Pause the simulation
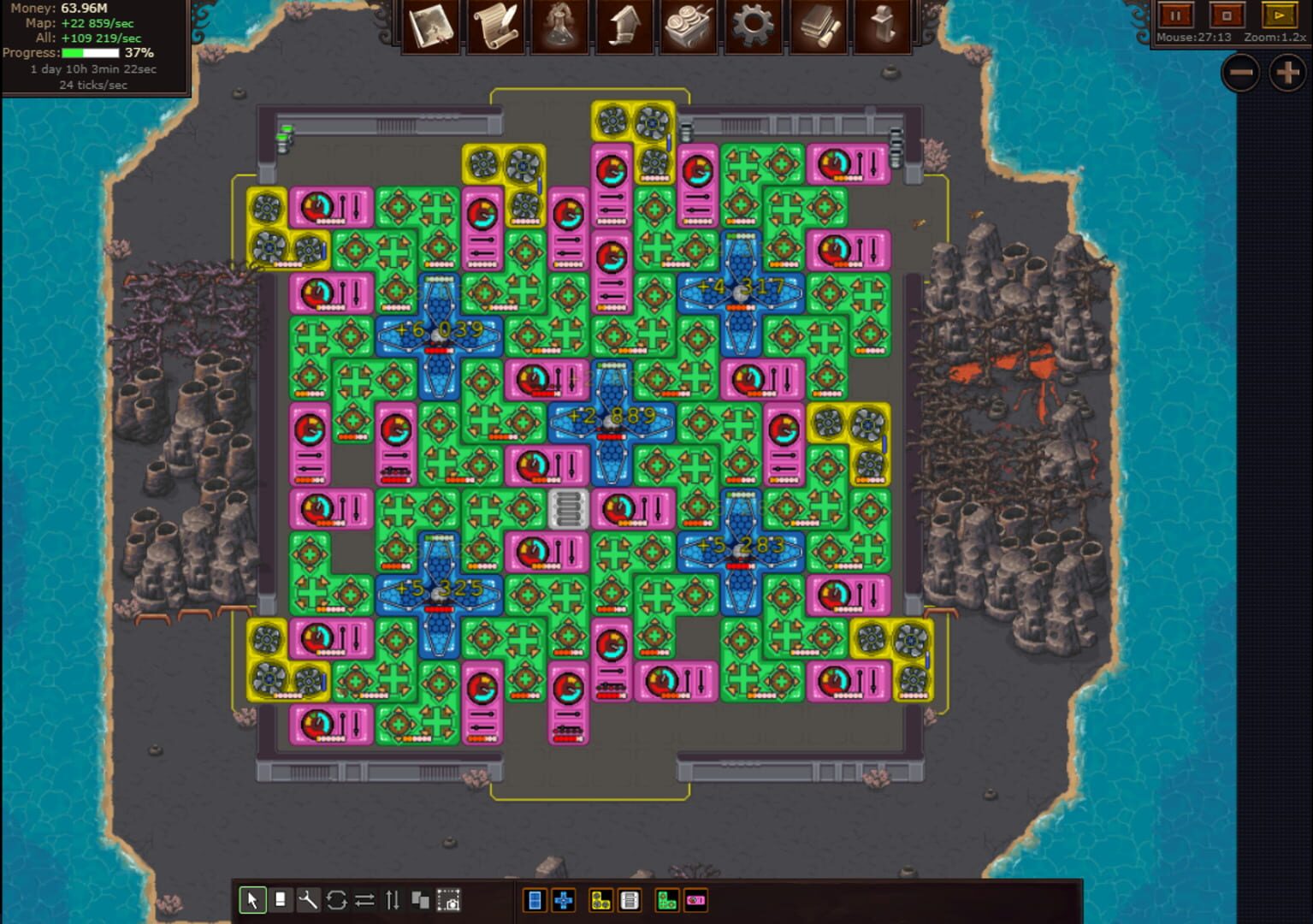The image size is (1313, 924). (x=1175, y=15)
